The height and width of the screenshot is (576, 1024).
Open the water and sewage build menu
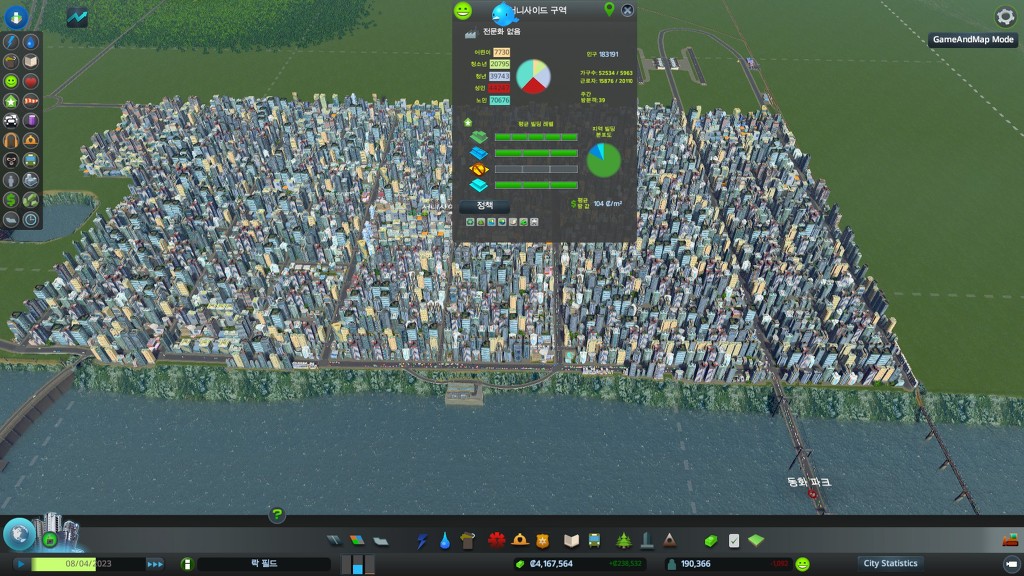click(445, 541)
